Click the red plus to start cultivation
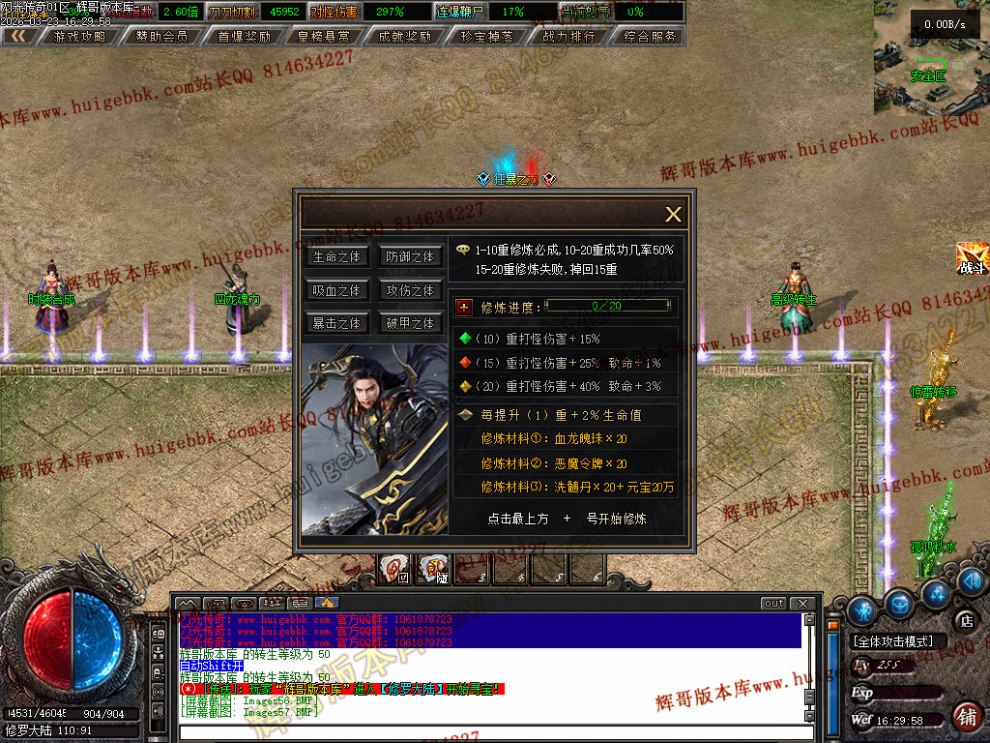The image size is (990, 743). pyautogui.click(x=464, y=307)
